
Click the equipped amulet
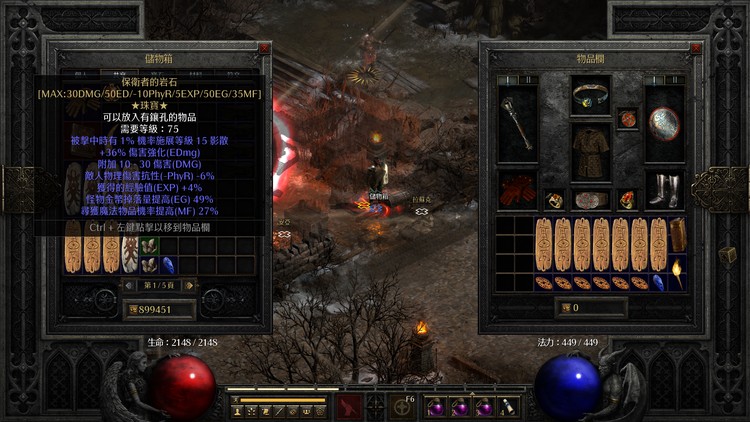(x=628, y=118)
